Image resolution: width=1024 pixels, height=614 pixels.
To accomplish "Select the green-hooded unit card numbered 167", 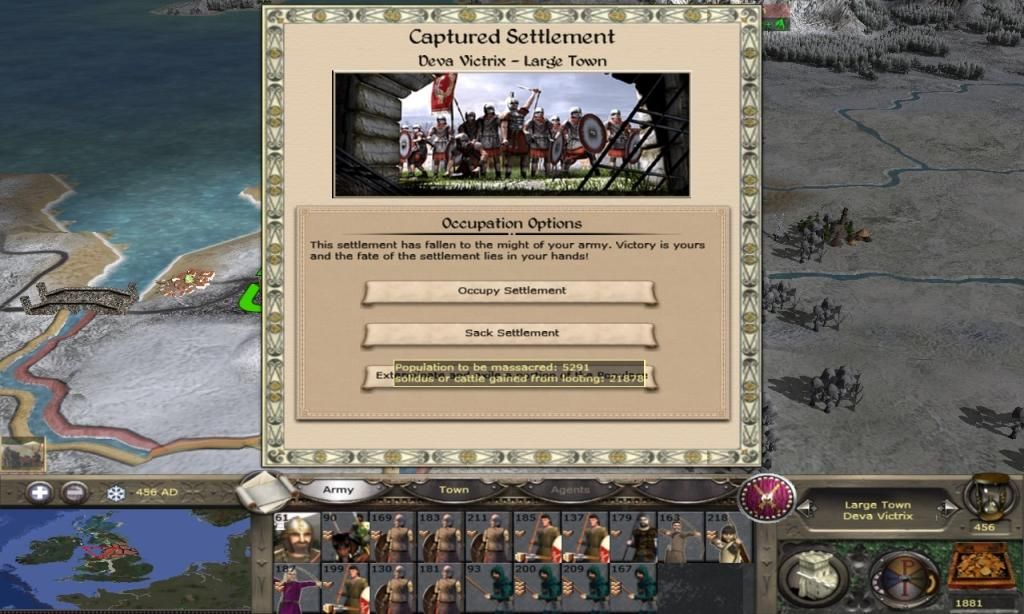I will click(x=641, y=588).
